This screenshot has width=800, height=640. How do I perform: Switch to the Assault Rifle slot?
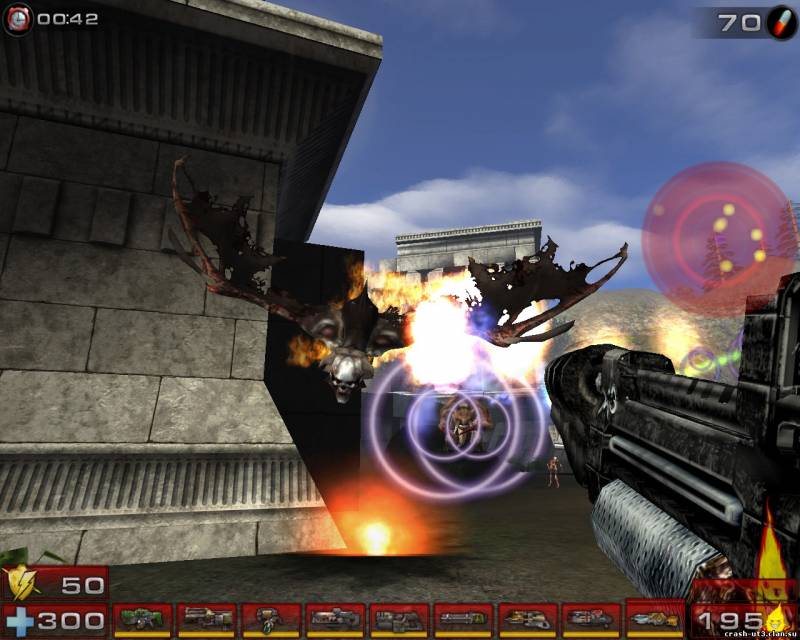pyautogui.click(x=207, y=620)
